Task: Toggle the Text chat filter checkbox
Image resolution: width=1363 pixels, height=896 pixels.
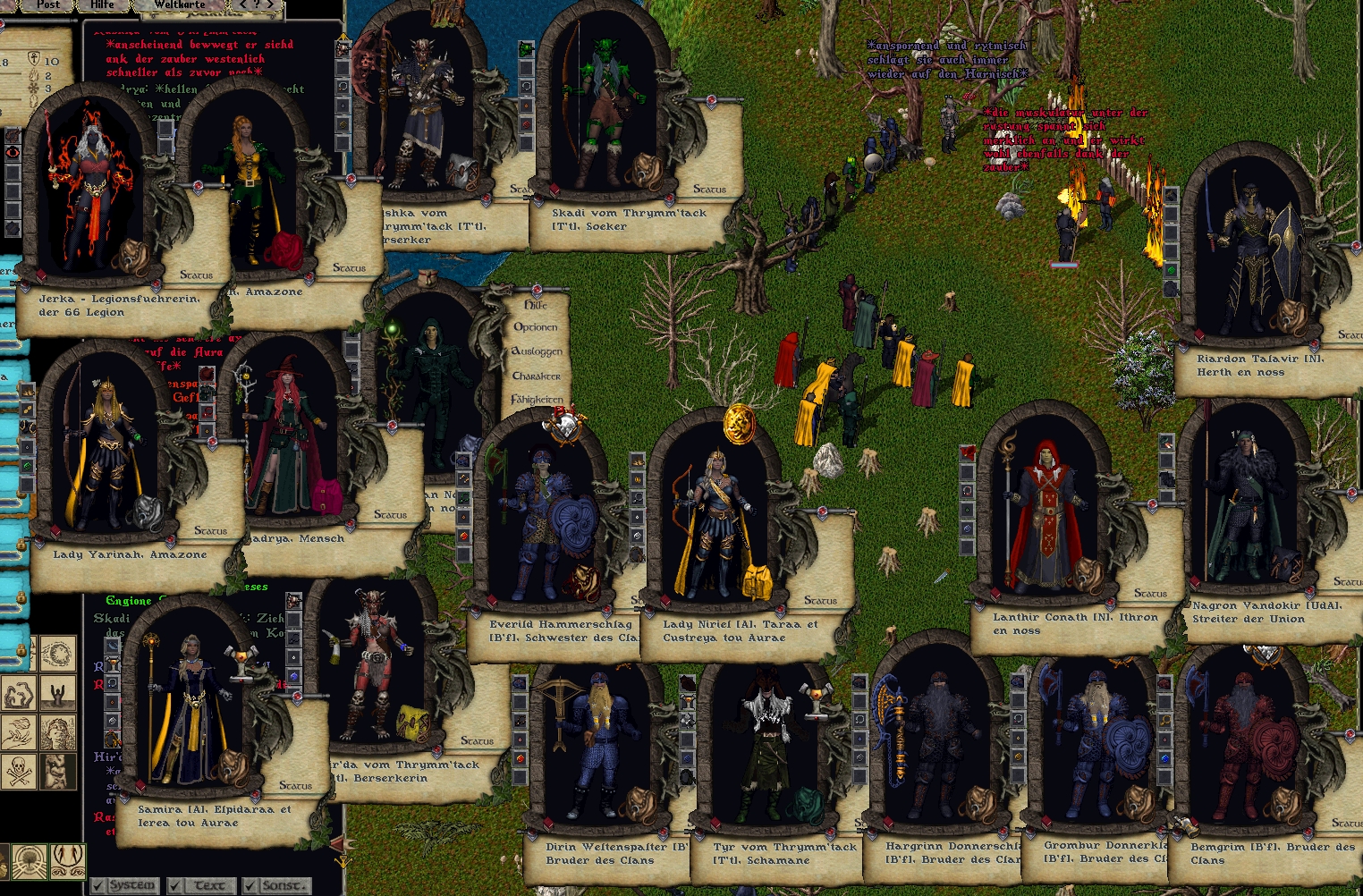Action: (x=174, y=886)
